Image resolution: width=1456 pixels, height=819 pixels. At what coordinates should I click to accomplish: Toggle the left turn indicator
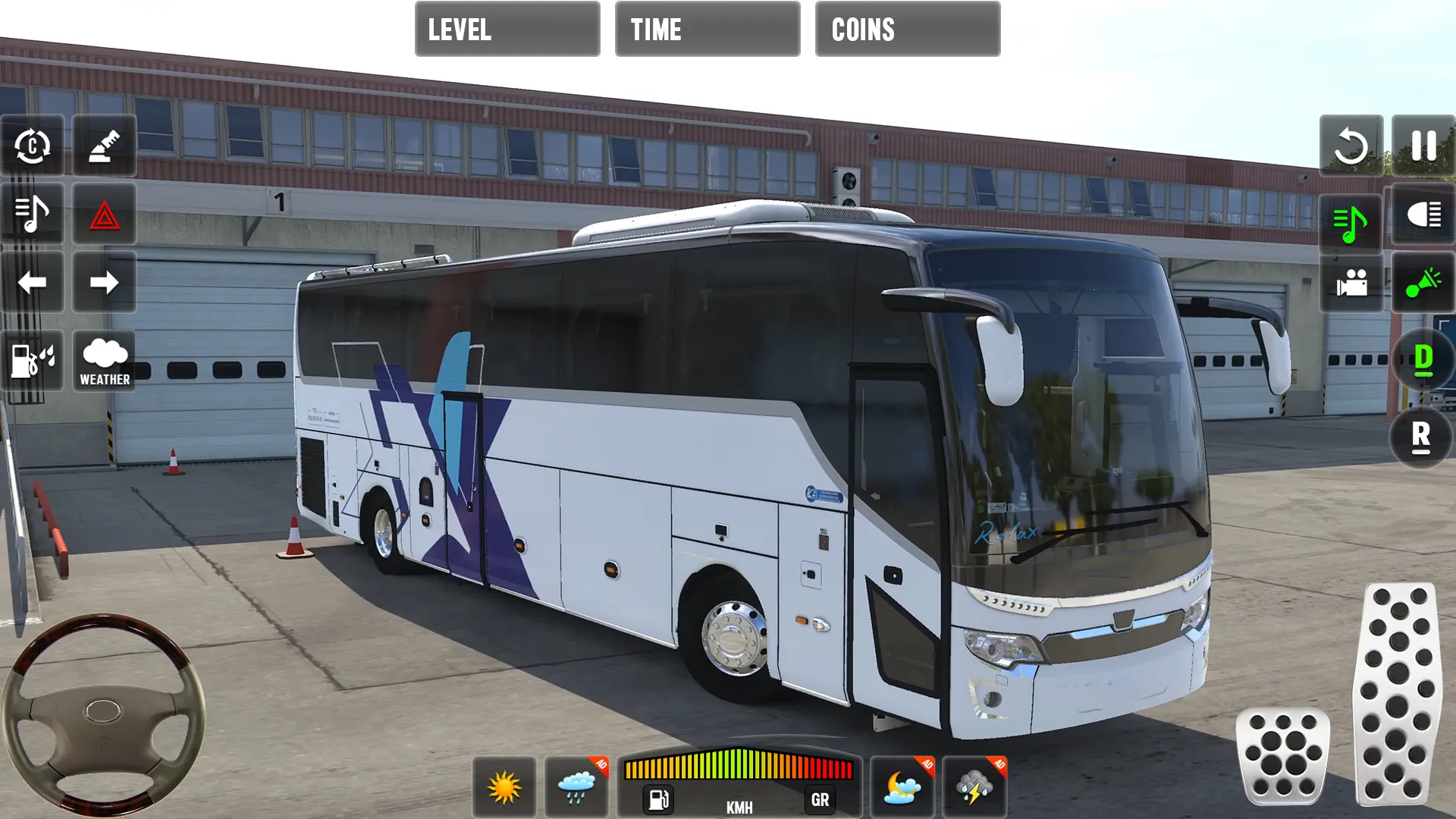point(32,283)
